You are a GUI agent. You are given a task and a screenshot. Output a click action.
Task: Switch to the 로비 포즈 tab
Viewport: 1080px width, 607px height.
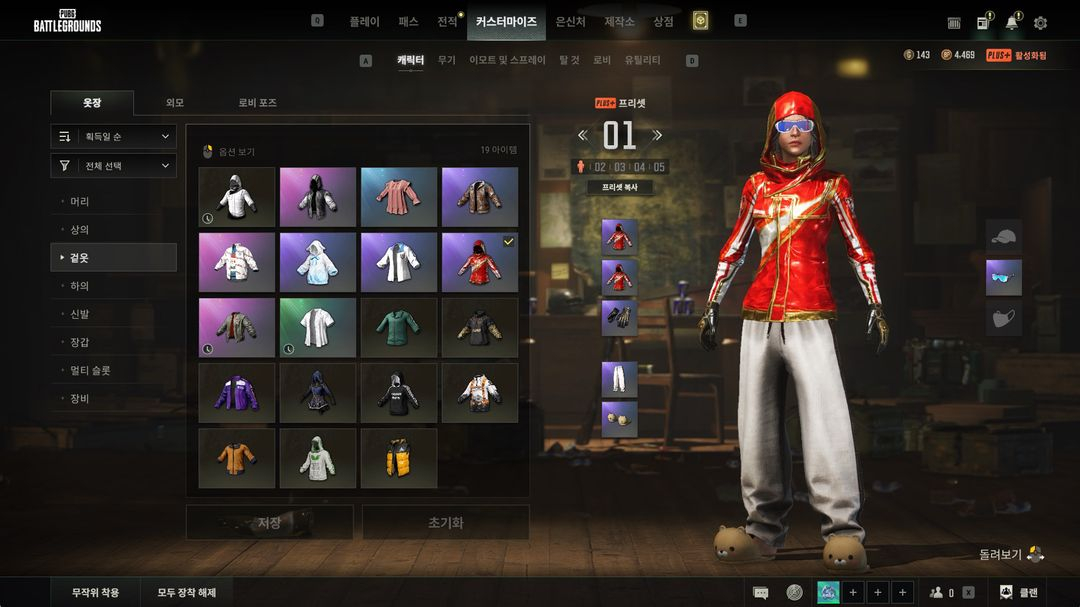click(257, 103)
